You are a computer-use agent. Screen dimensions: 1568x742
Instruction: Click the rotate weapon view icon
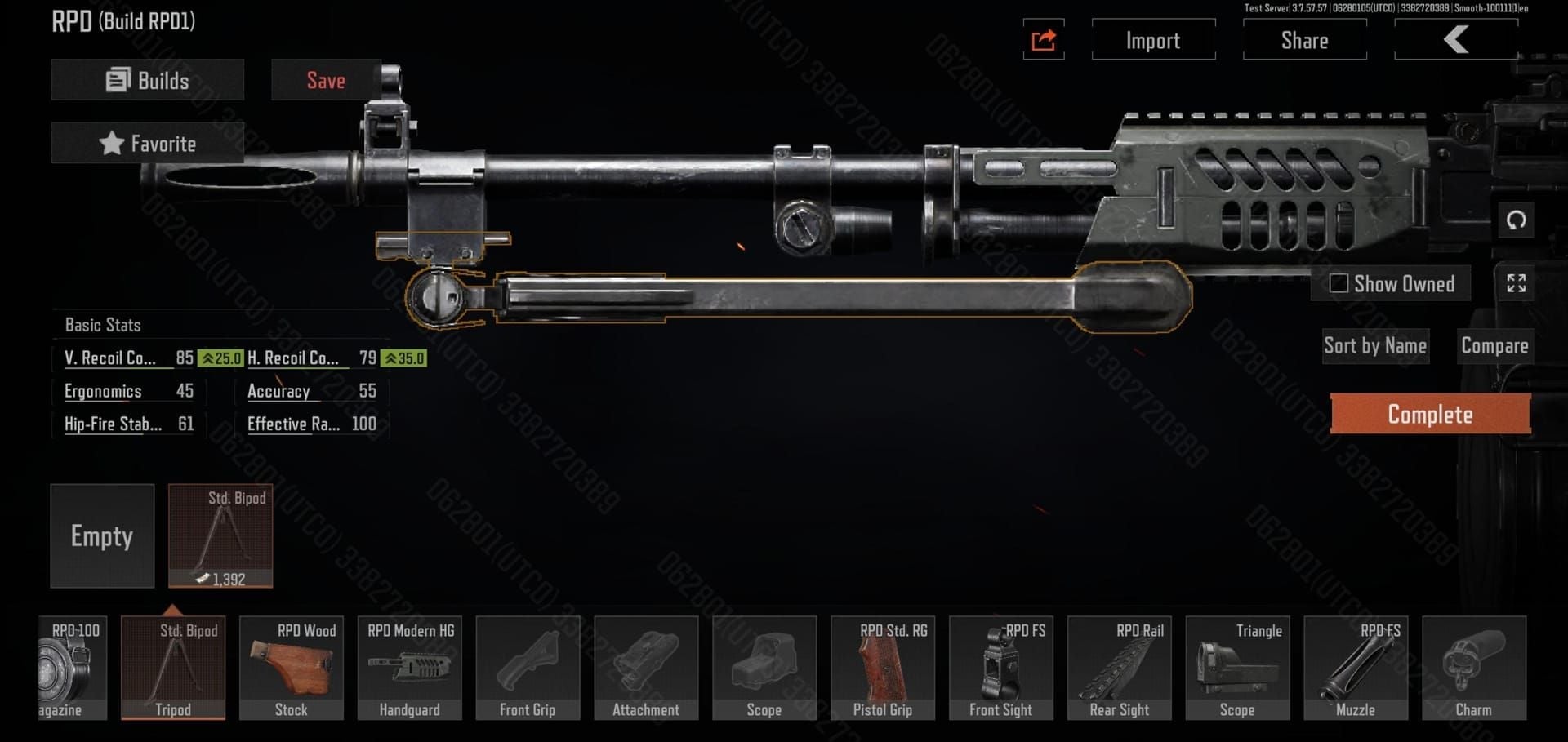(x=1517, y=220)
